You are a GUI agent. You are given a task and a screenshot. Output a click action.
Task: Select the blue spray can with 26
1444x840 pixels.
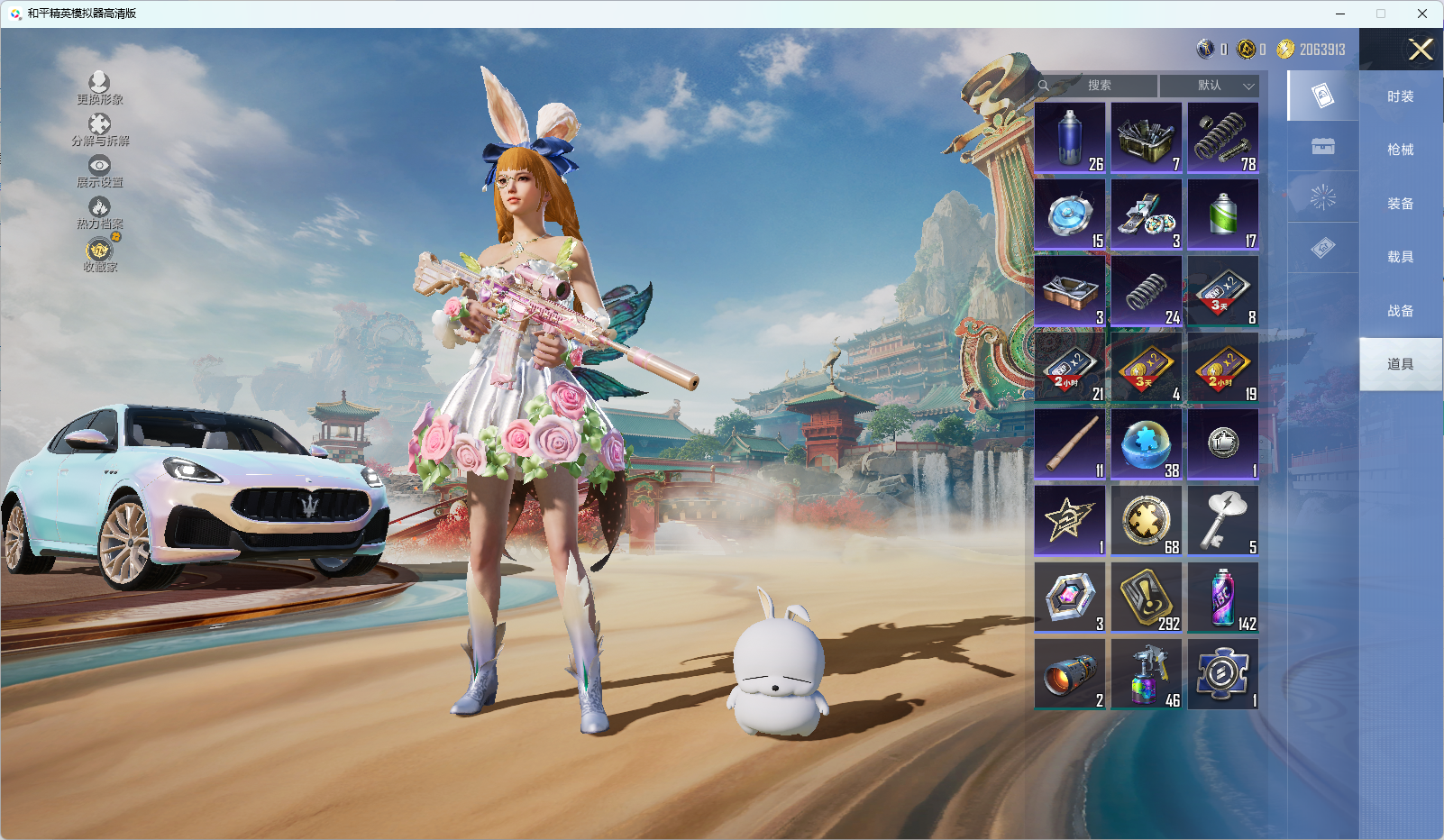(1070, 138)
